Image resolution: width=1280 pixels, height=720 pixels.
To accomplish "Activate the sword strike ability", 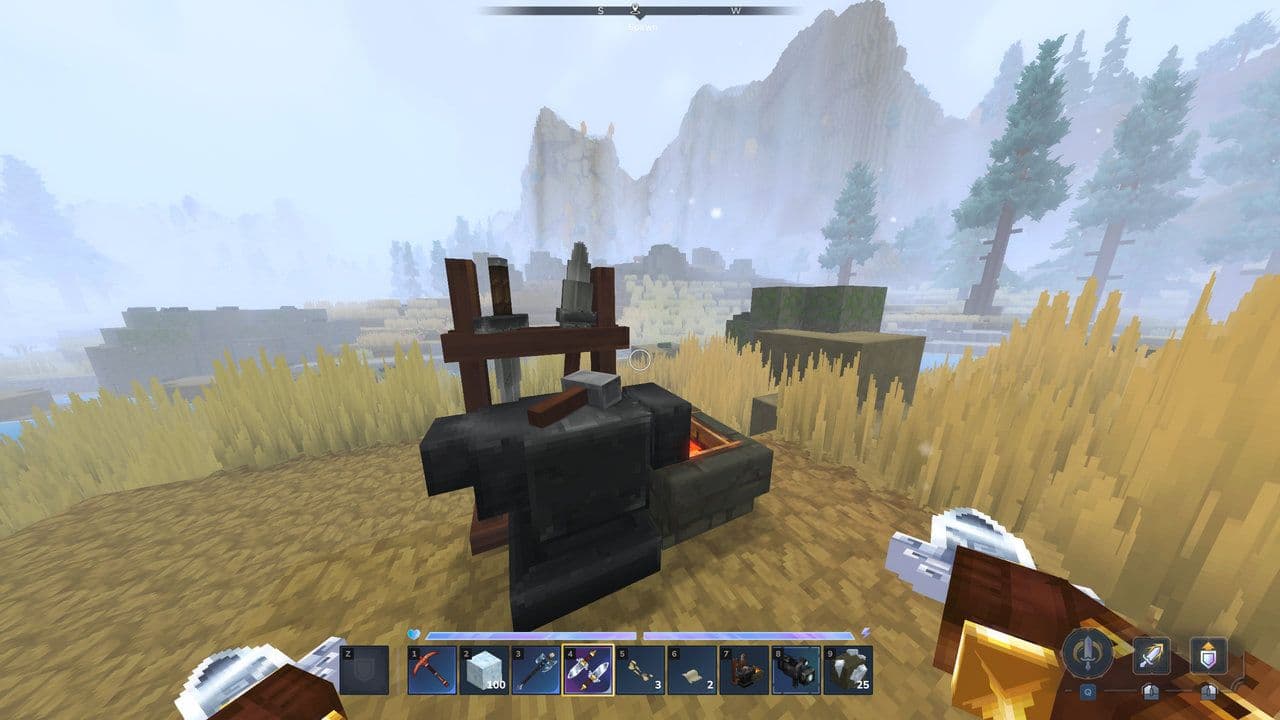I will [x=1151, y=655].
